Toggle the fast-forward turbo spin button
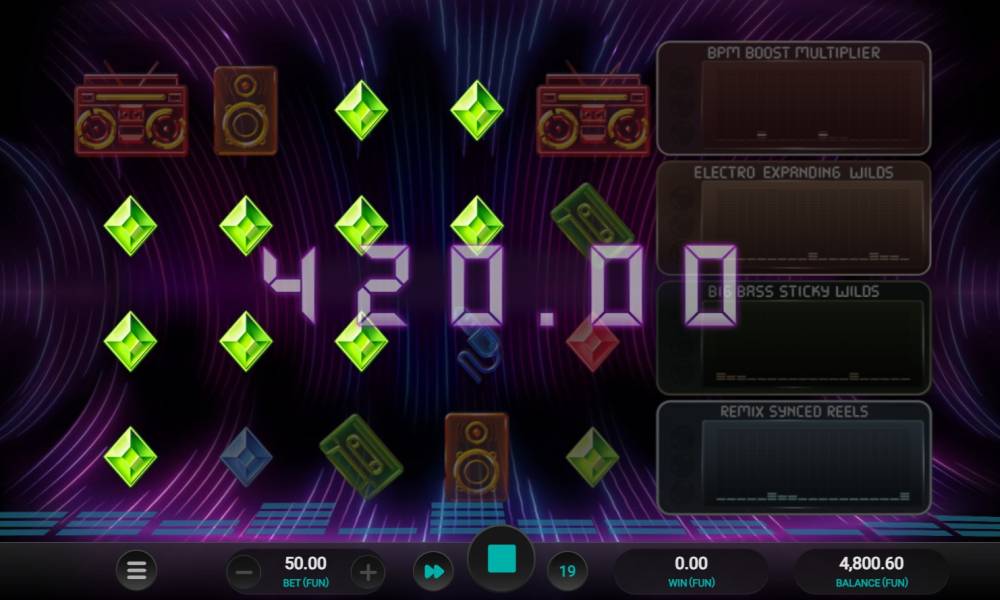The image size is (1000, 600). tap(433, 572)
